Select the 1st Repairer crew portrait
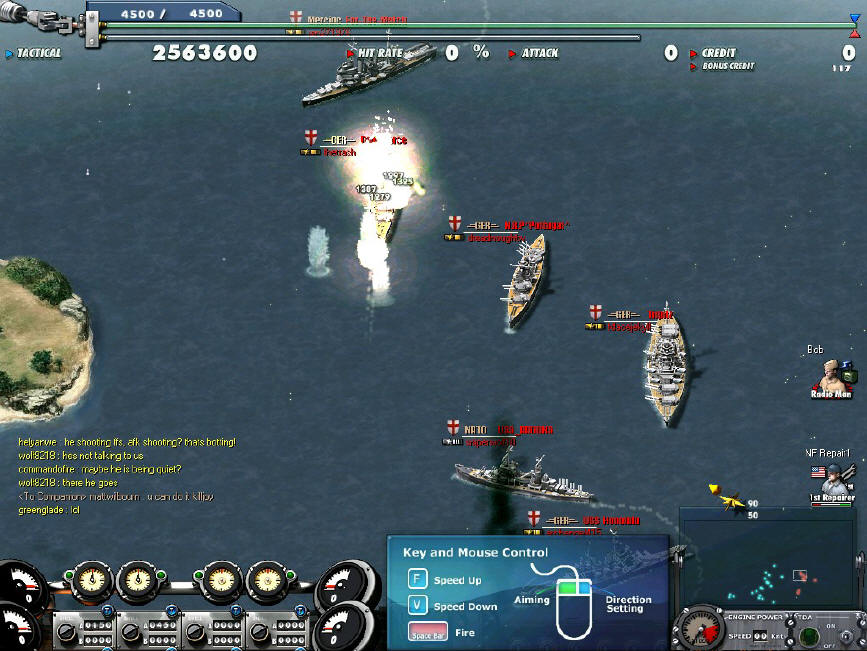The image size is (867, 651). pos(831,479)
